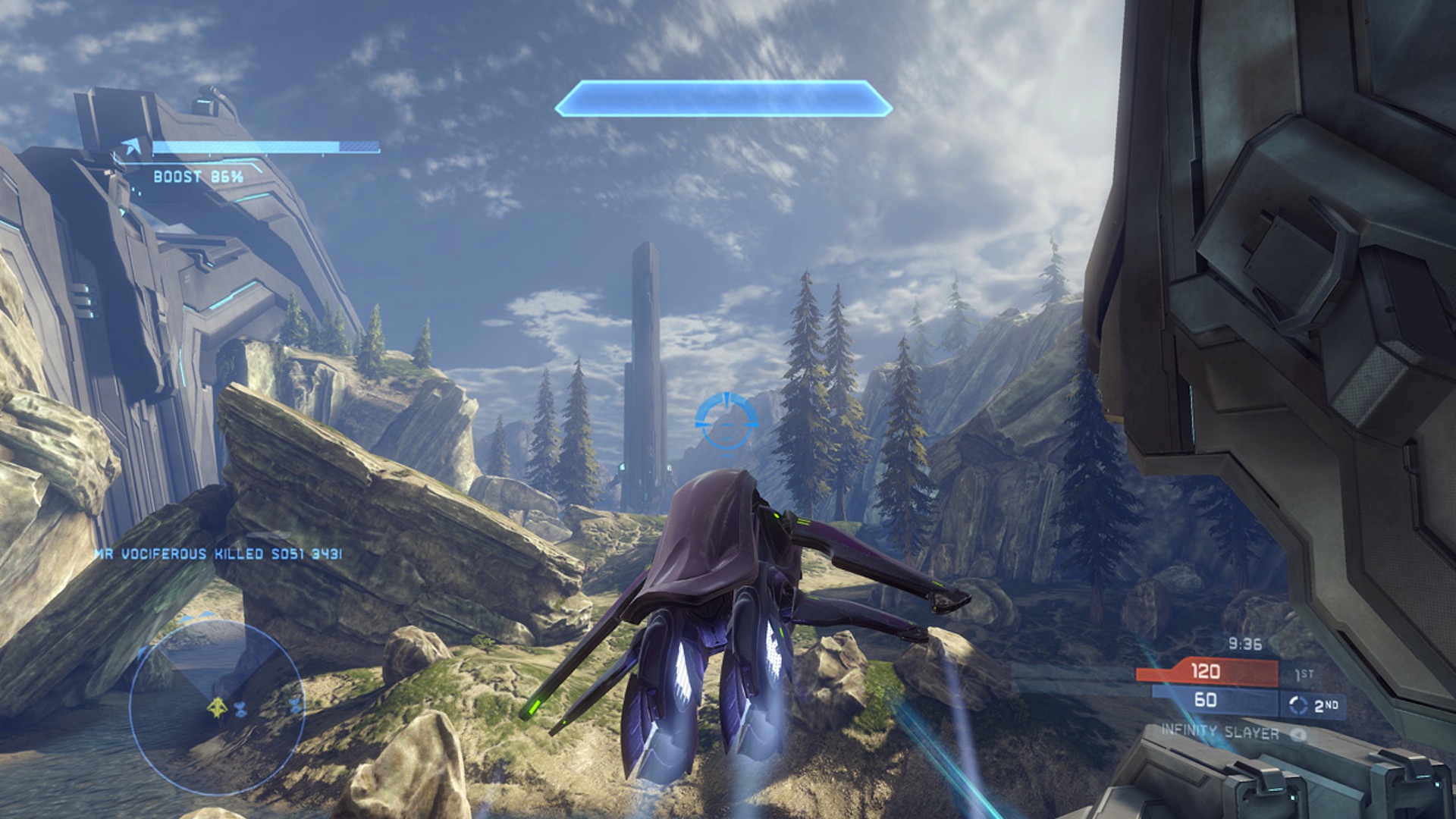Screen dimensions: 1456x819
Task: Click the motion tracker radar
Action: pyautogui.click(x=217, y=705)
